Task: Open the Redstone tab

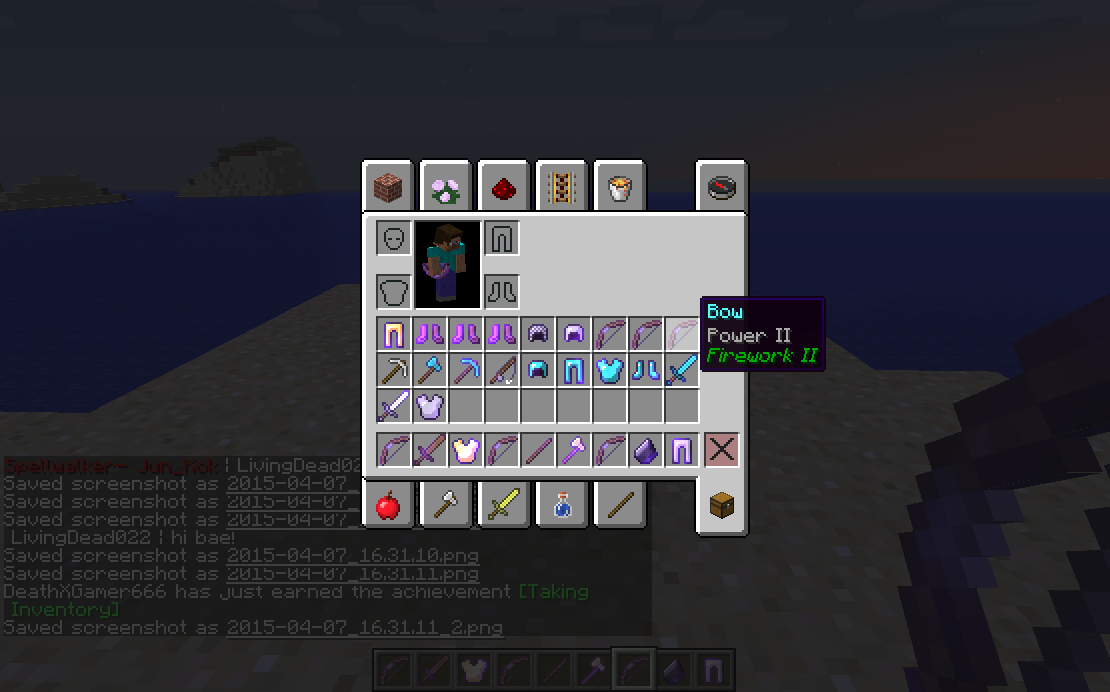Action: (503, 186)
